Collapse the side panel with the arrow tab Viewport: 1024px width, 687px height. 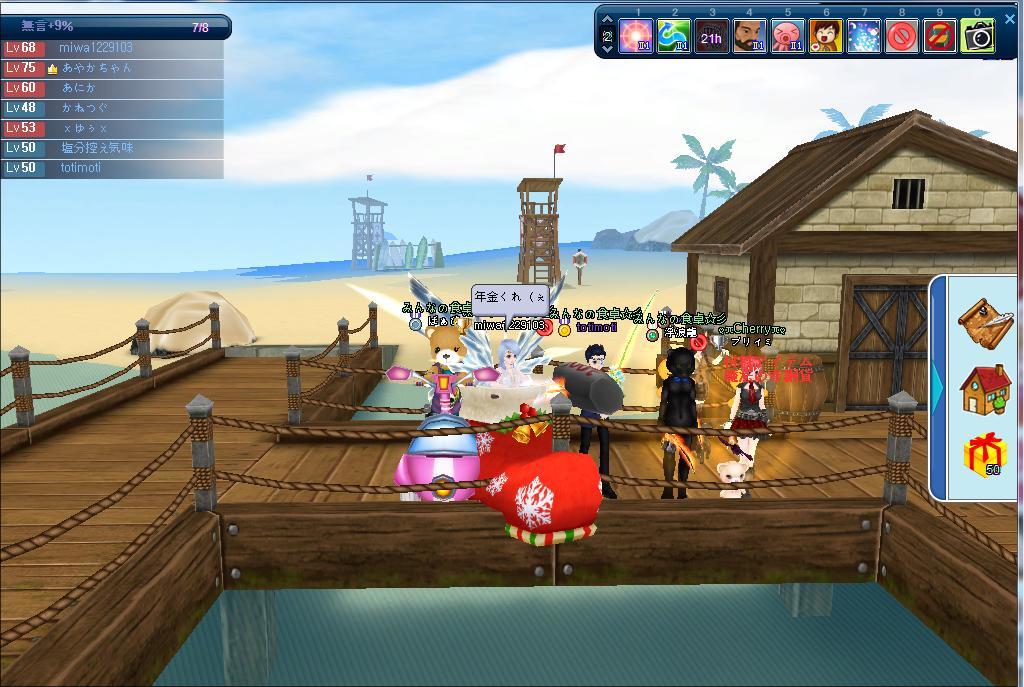[938, 386]
